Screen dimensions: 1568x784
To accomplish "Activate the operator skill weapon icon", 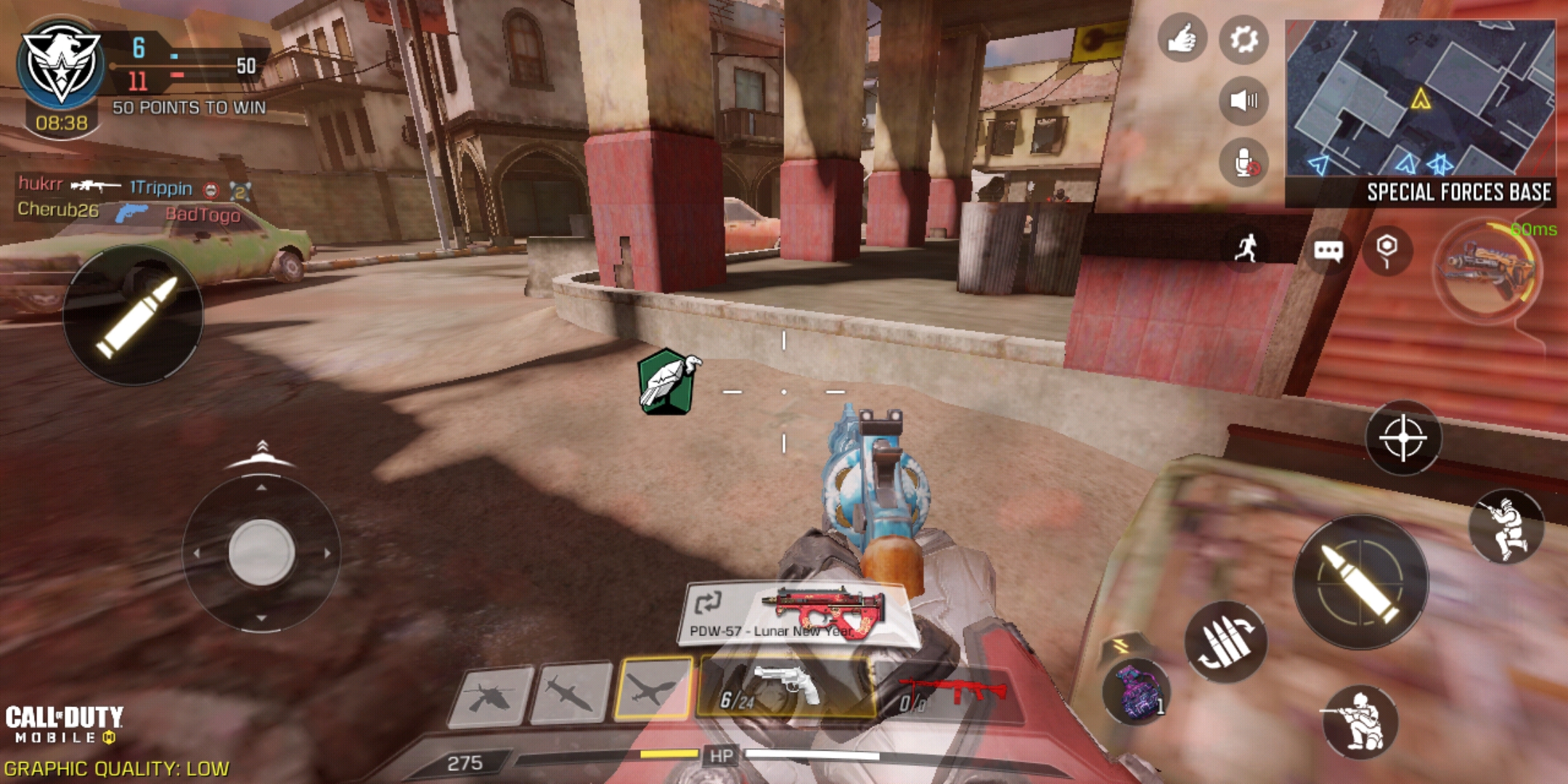I will (x=1488, y=269).
